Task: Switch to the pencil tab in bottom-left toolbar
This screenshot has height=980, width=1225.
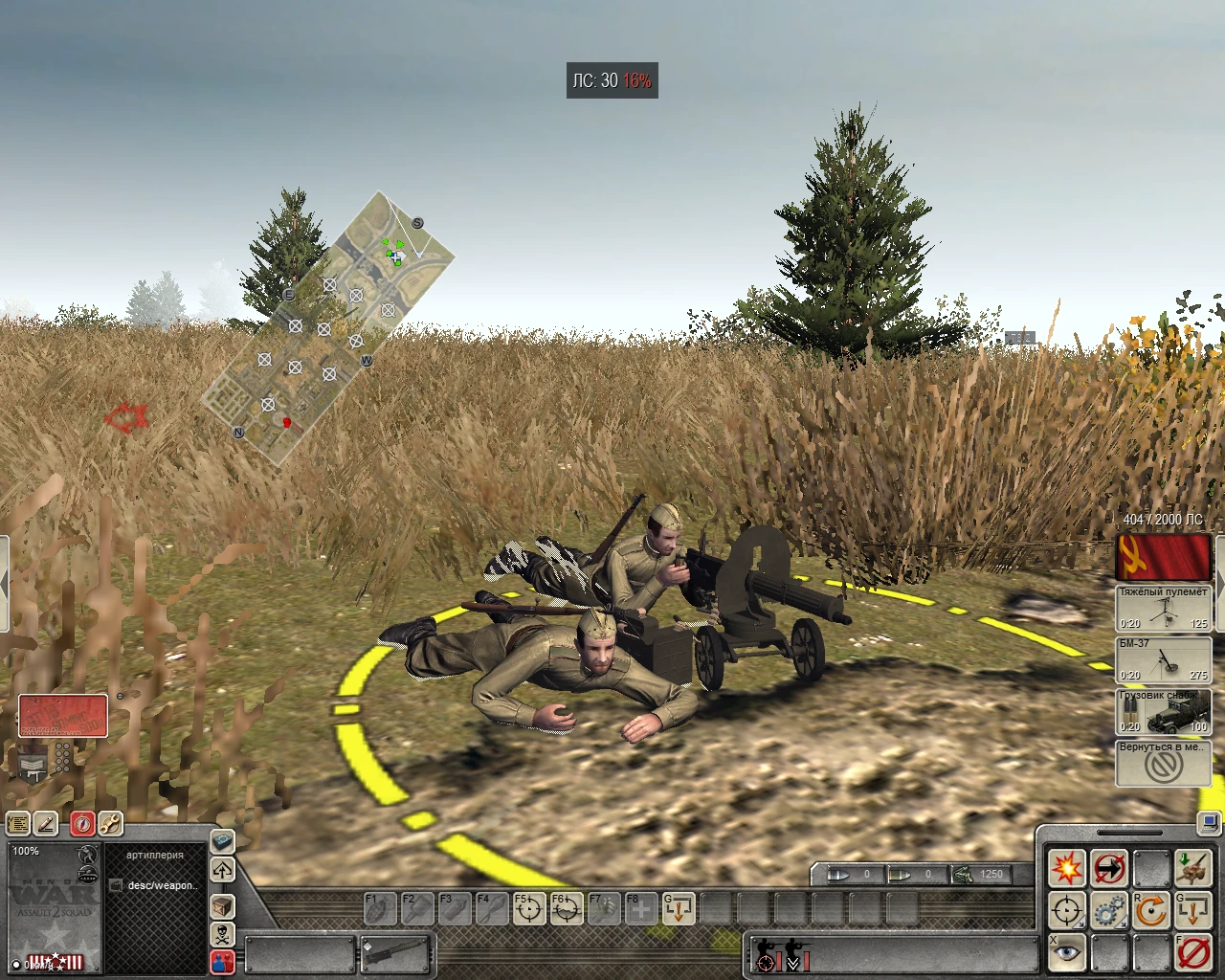Action: pyautogui.click(x=44, y=823)
